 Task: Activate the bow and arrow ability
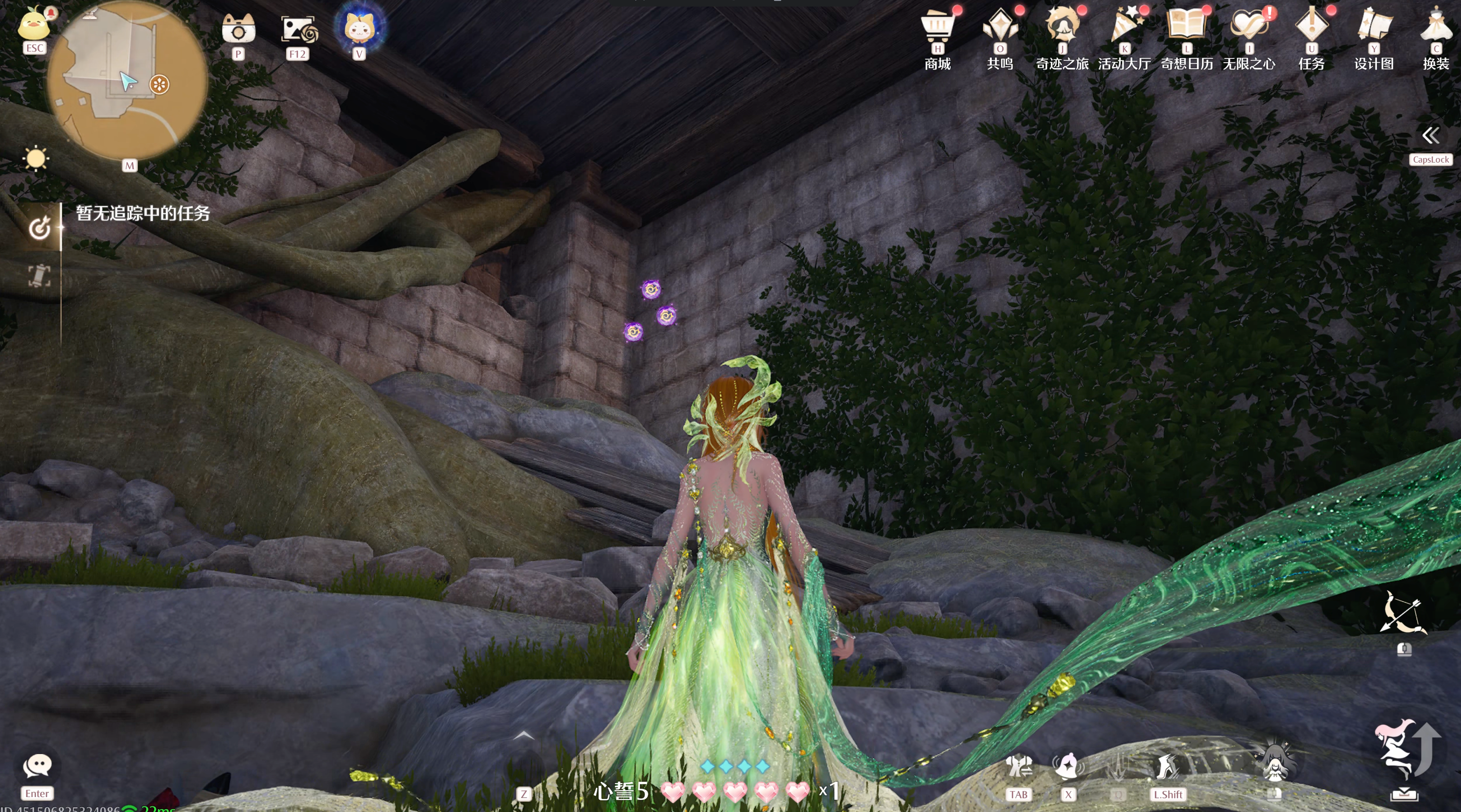pyautogui.click(x=1403, y=613)
